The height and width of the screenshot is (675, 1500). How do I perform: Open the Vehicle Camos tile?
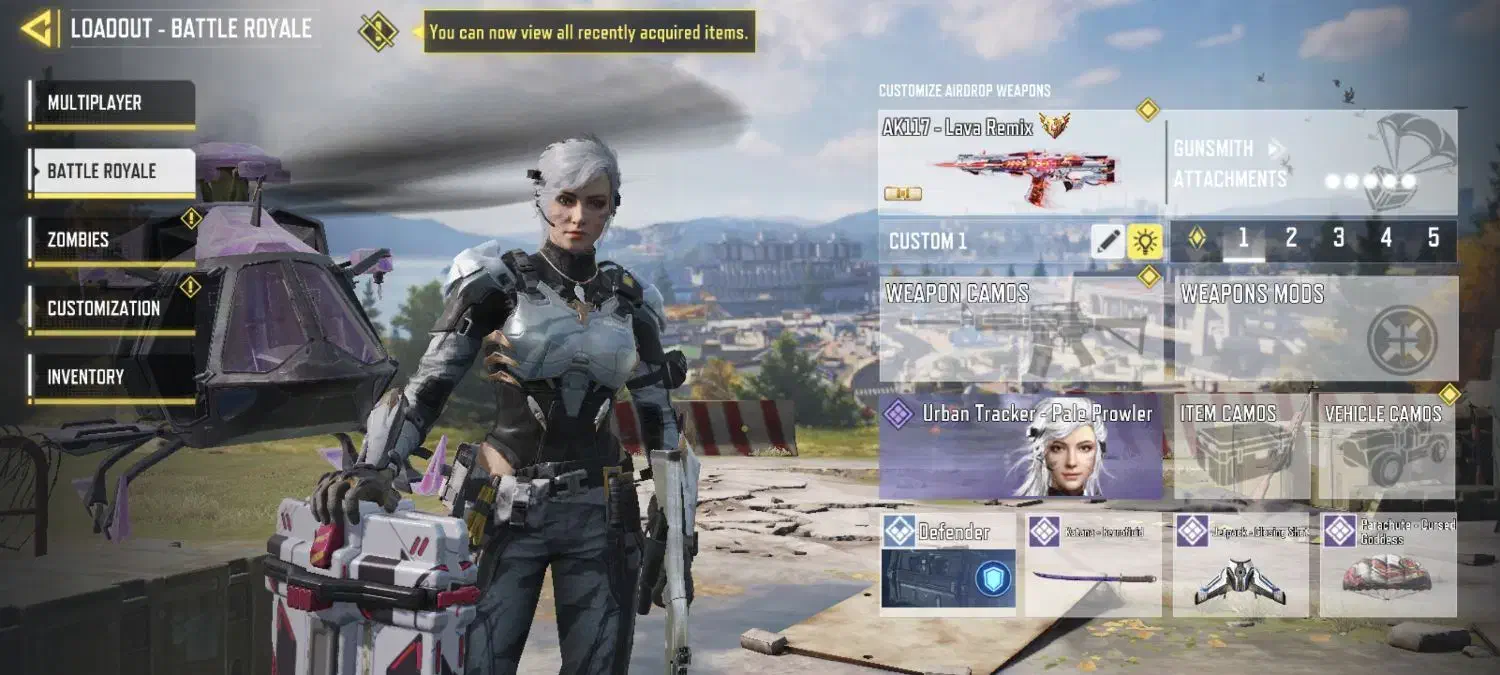pyautogui.click(x=1387, y=446)
